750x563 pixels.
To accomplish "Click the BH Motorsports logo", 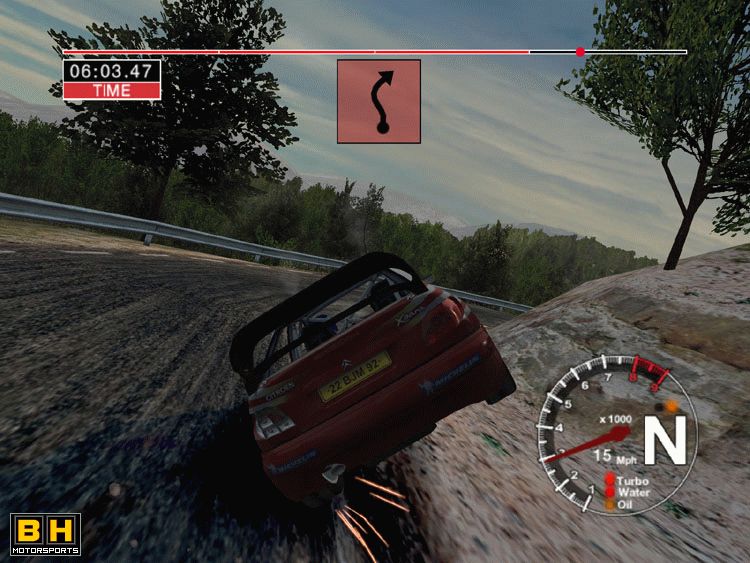I will click(45, 534).
